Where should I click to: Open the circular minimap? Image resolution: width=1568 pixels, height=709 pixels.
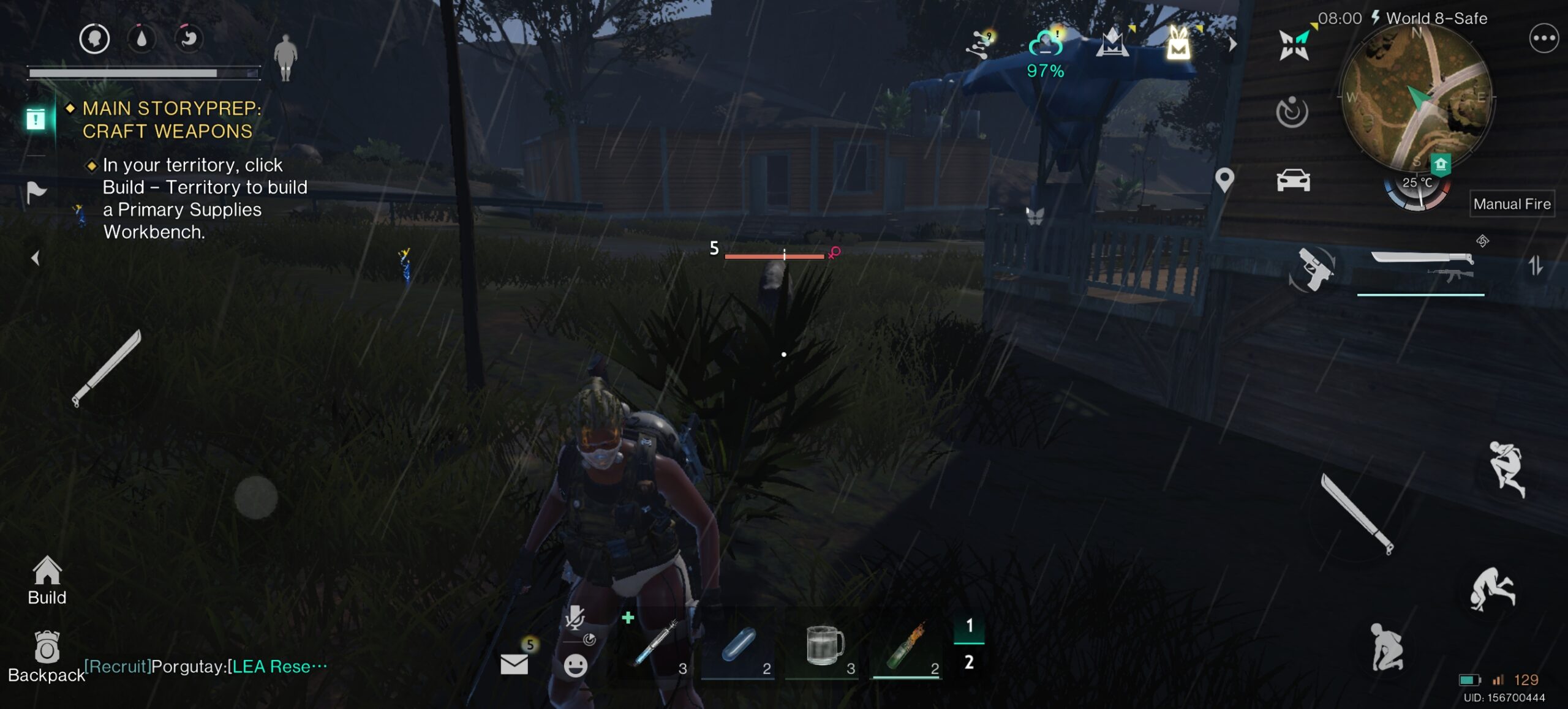(1415, 99)
